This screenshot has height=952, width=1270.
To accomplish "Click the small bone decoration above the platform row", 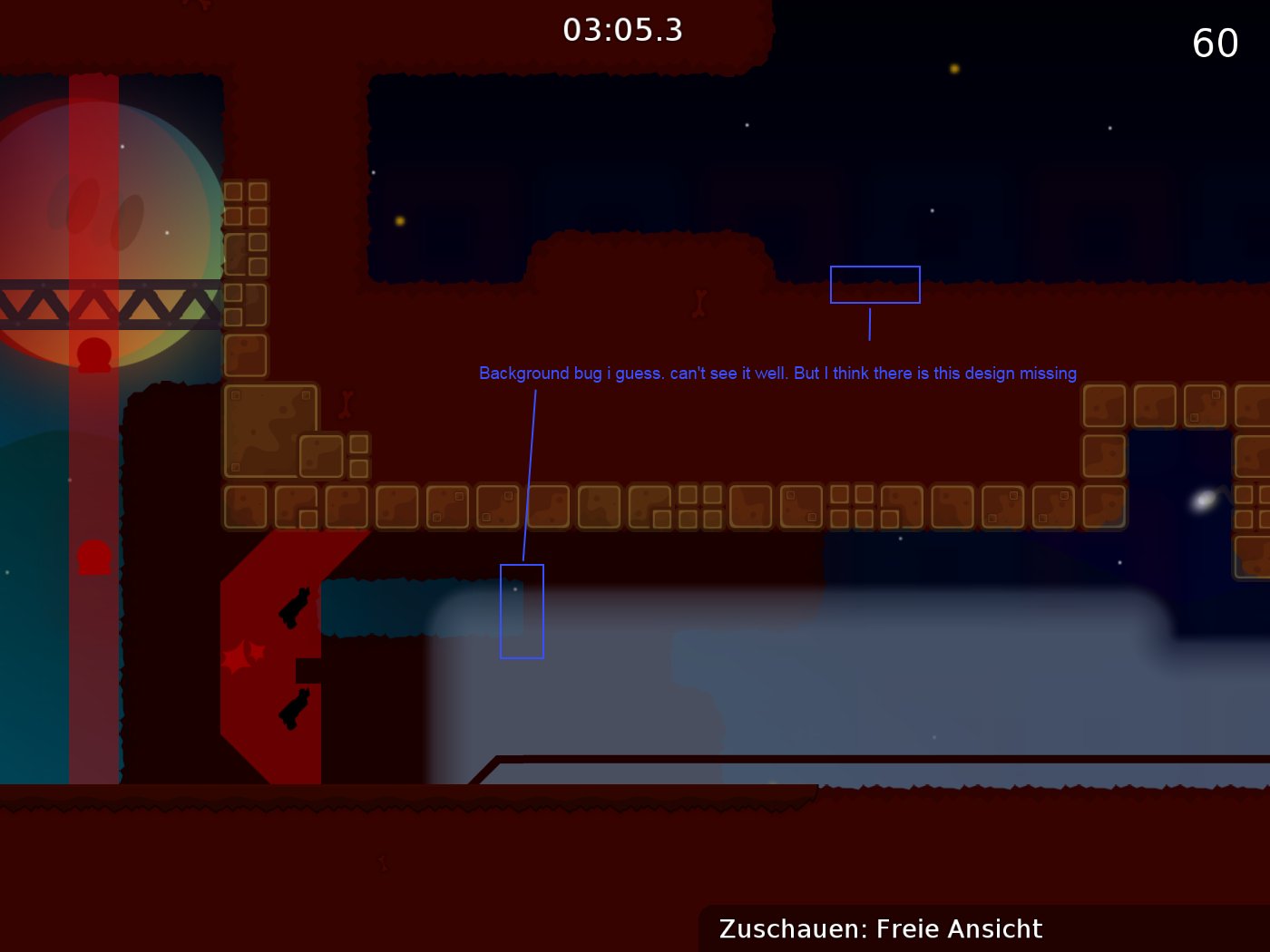I will coord(347,402).
